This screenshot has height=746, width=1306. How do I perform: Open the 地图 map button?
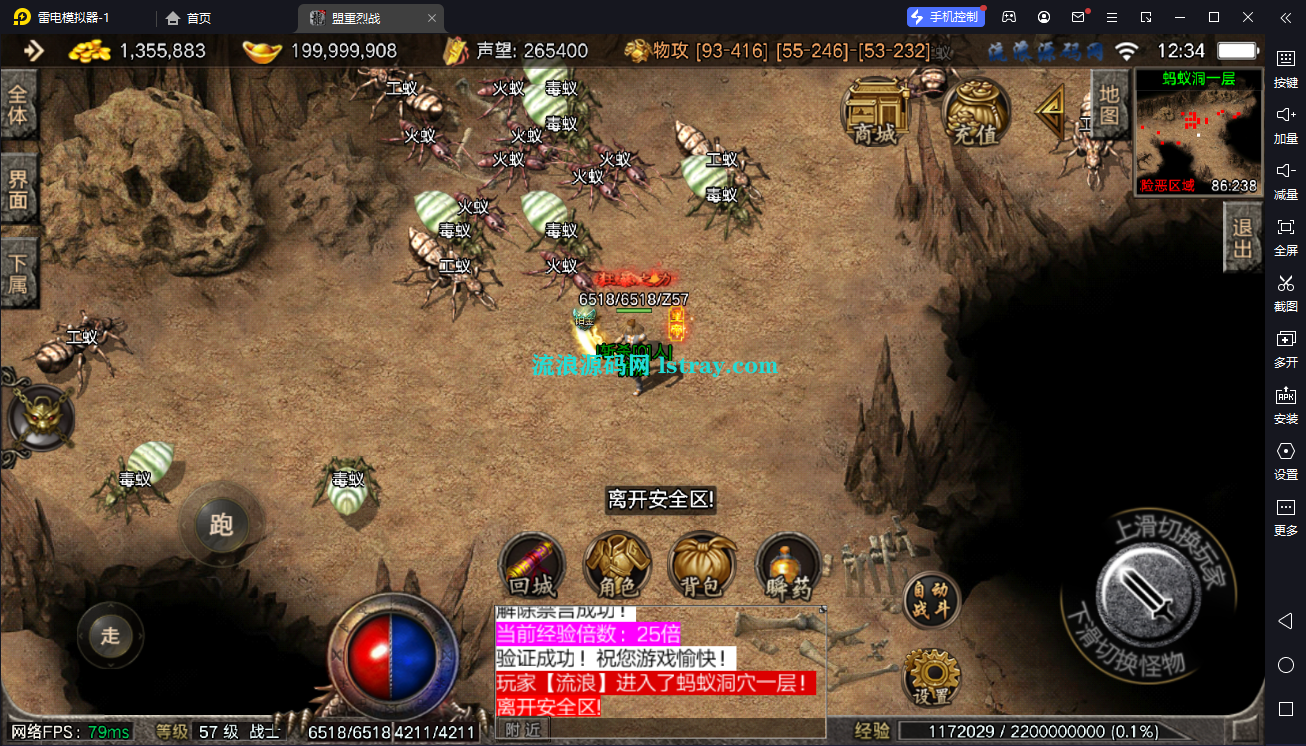(x=1109, y=103)
